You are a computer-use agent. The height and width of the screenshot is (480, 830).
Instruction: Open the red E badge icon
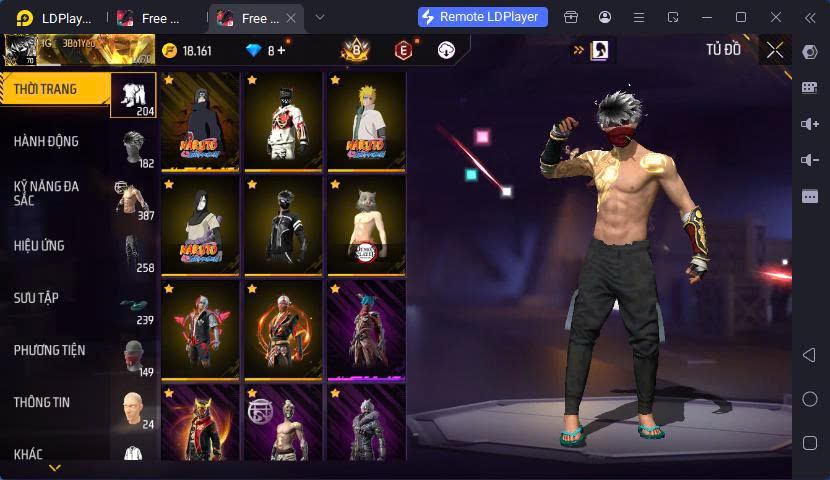pos(403,50)
